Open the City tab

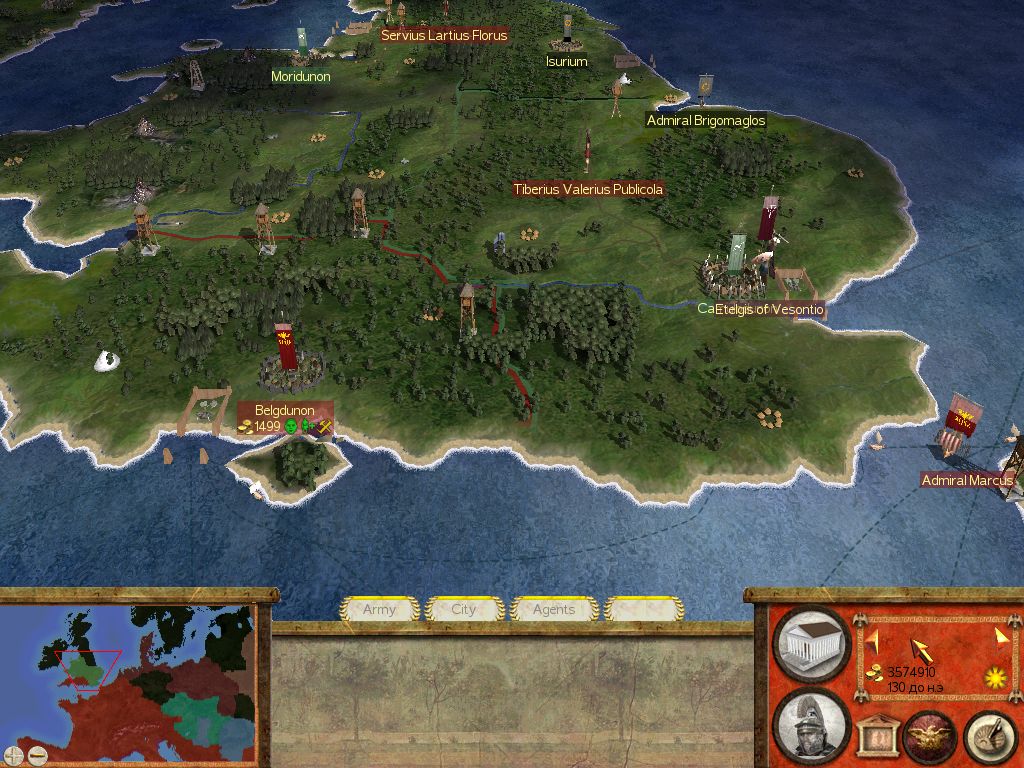[x=464, y=609]
